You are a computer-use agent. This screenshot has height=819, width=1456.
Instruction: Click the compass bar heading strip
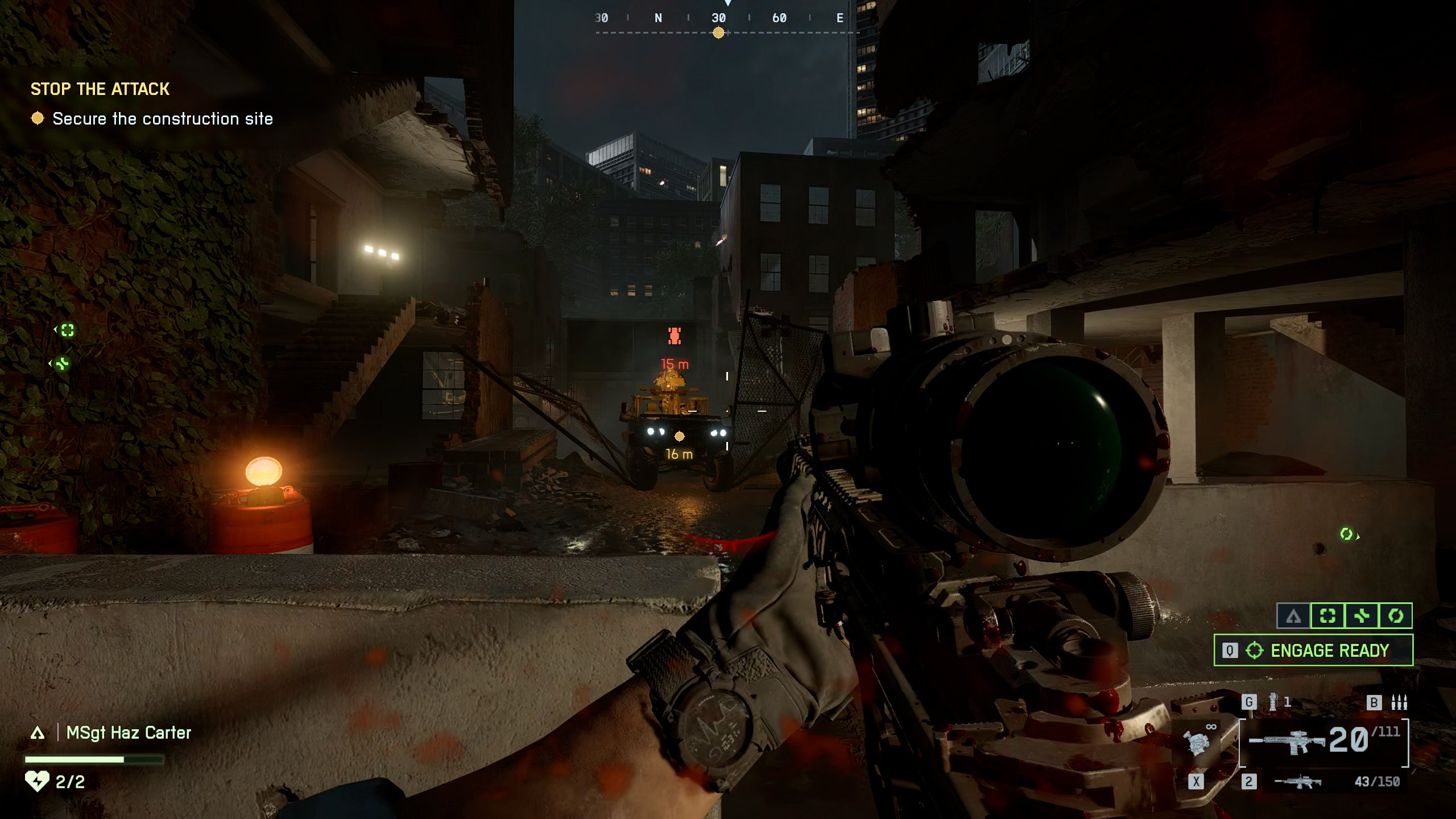click(719, 19)
